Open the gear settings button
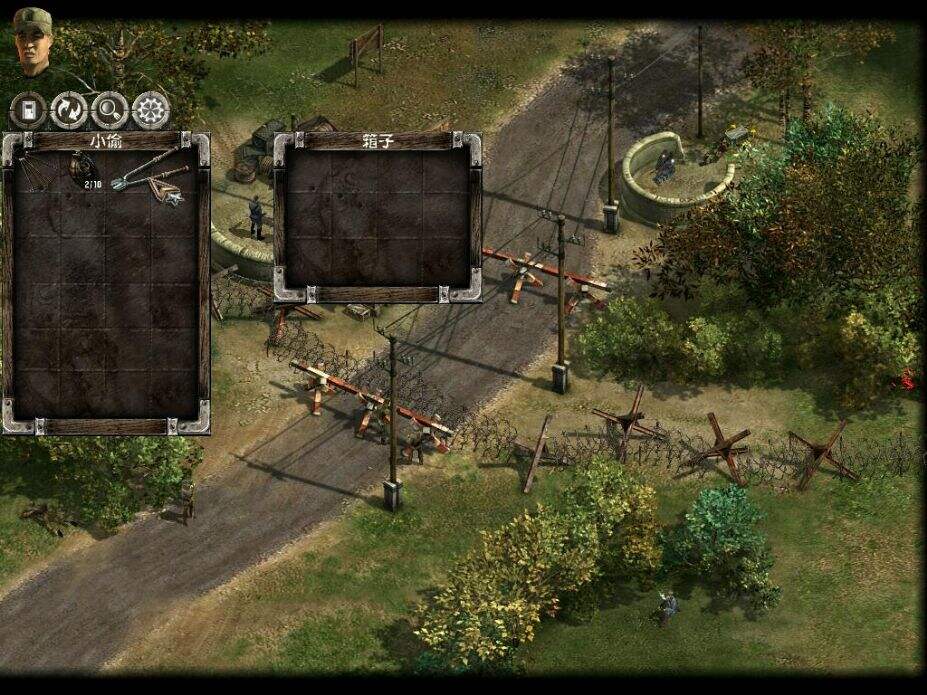927x695 pixels. (x=151, y=110)
